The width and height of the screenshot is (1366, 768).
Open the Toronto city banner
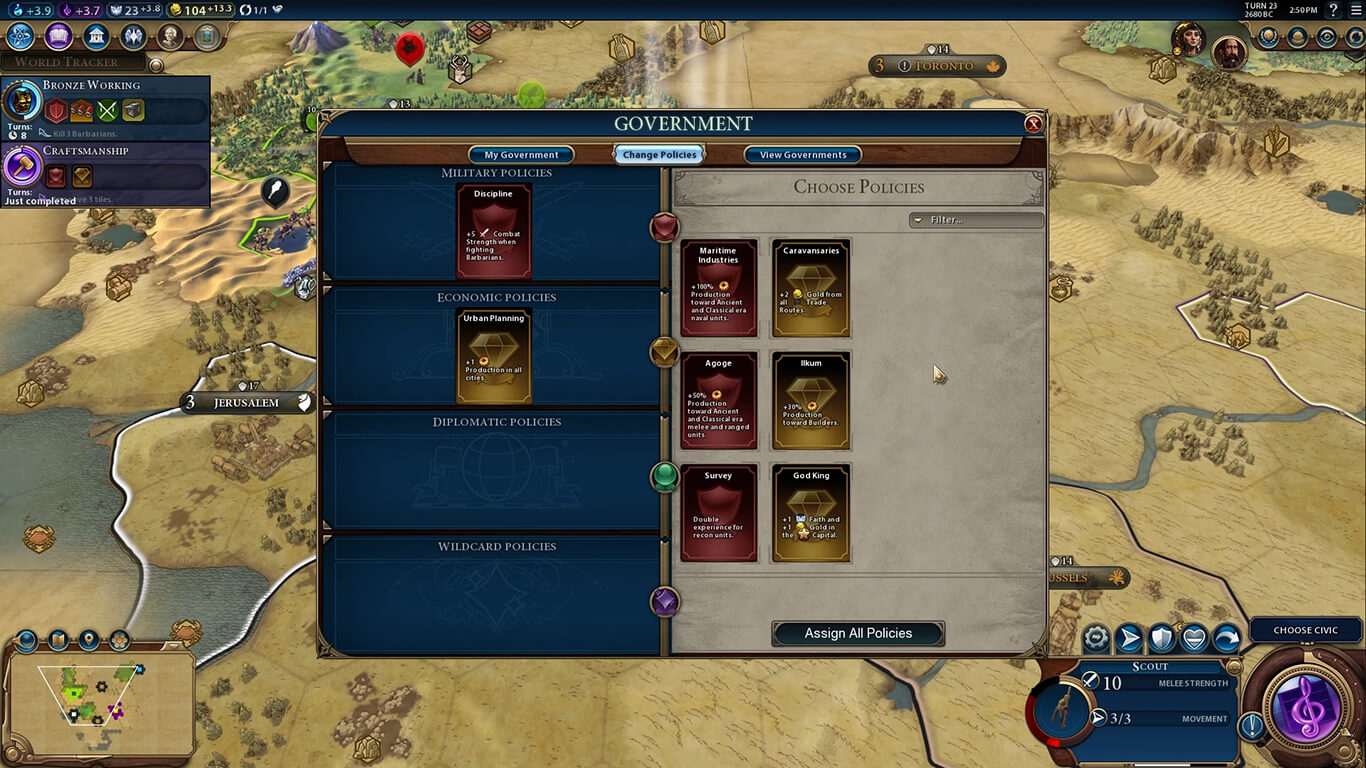click(x=937, y=66)
